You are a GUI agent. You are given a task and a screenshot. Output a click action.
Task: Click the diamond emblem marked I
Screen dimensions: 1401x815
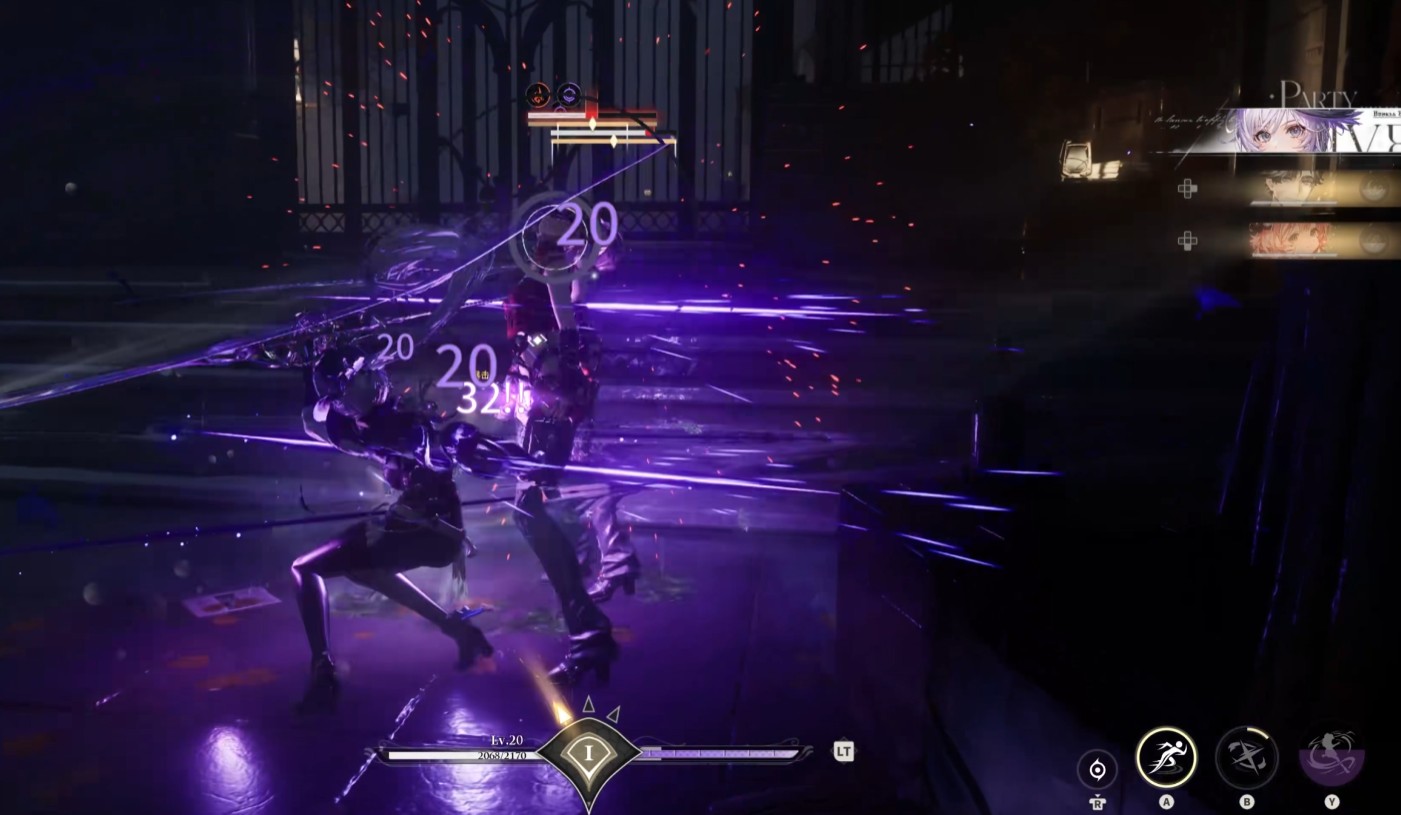pyautogui.click(x=588, y=753)
